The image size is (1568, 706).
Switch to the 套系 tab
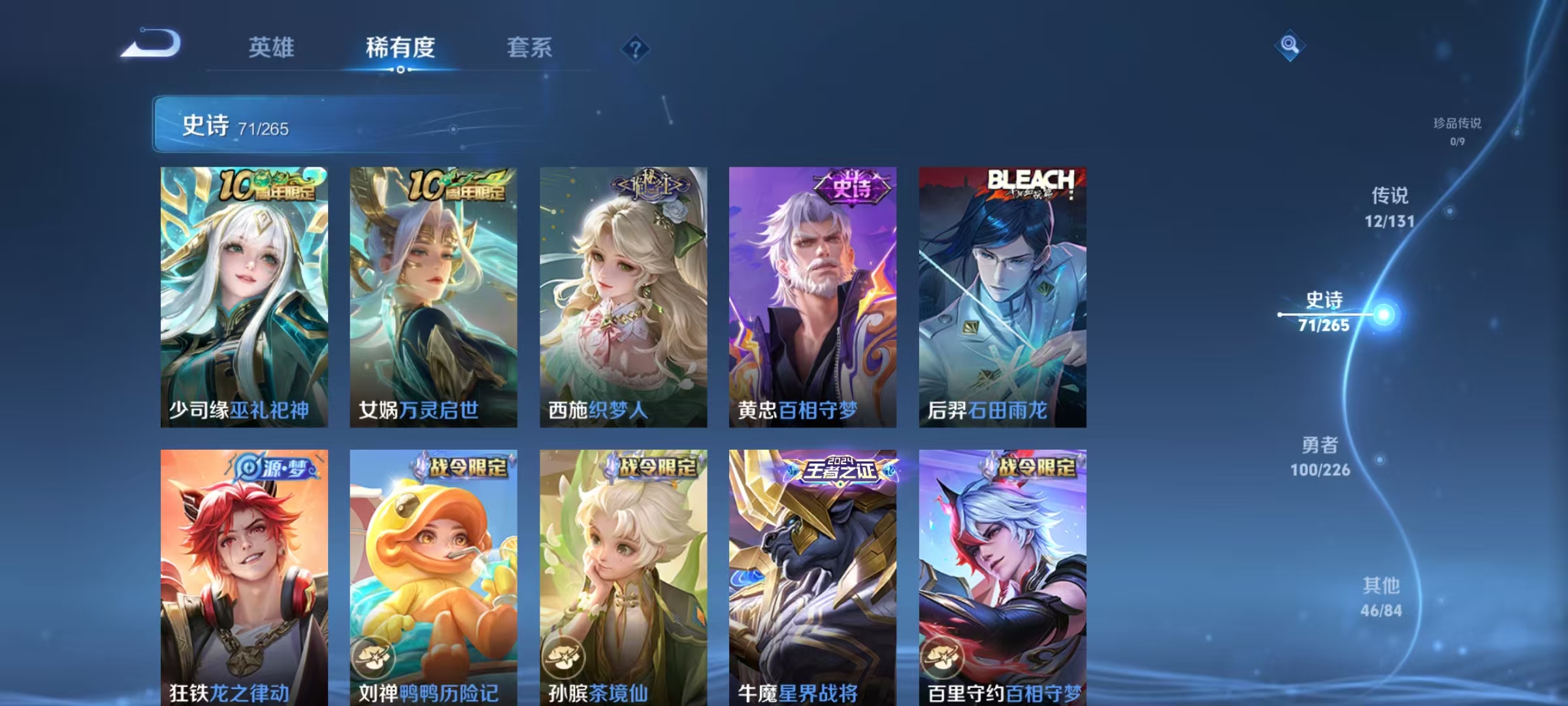click(x=530, y=47)
